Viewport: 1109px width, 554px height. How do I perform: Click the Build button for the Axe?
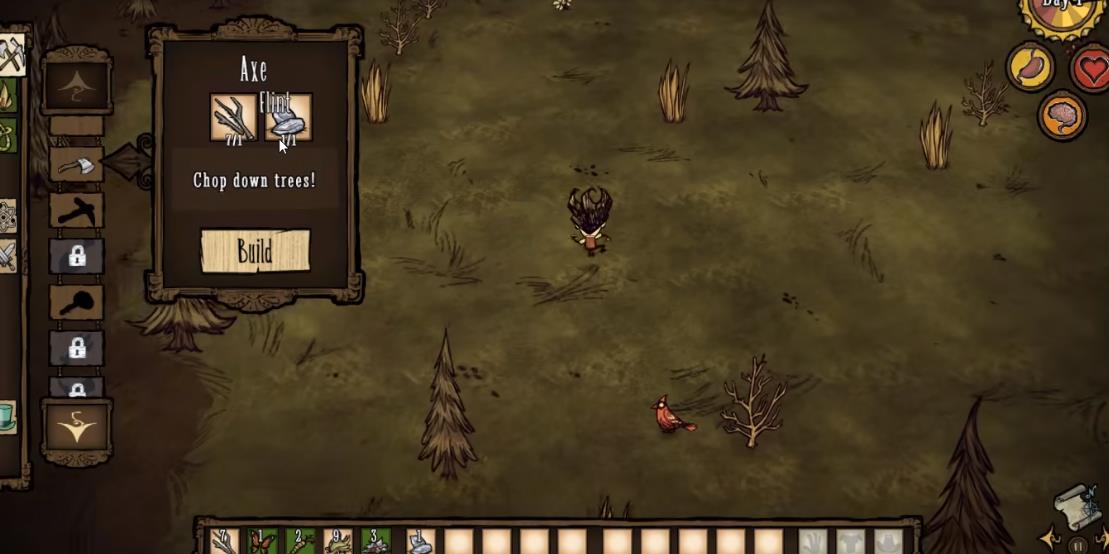click(255, 251)
